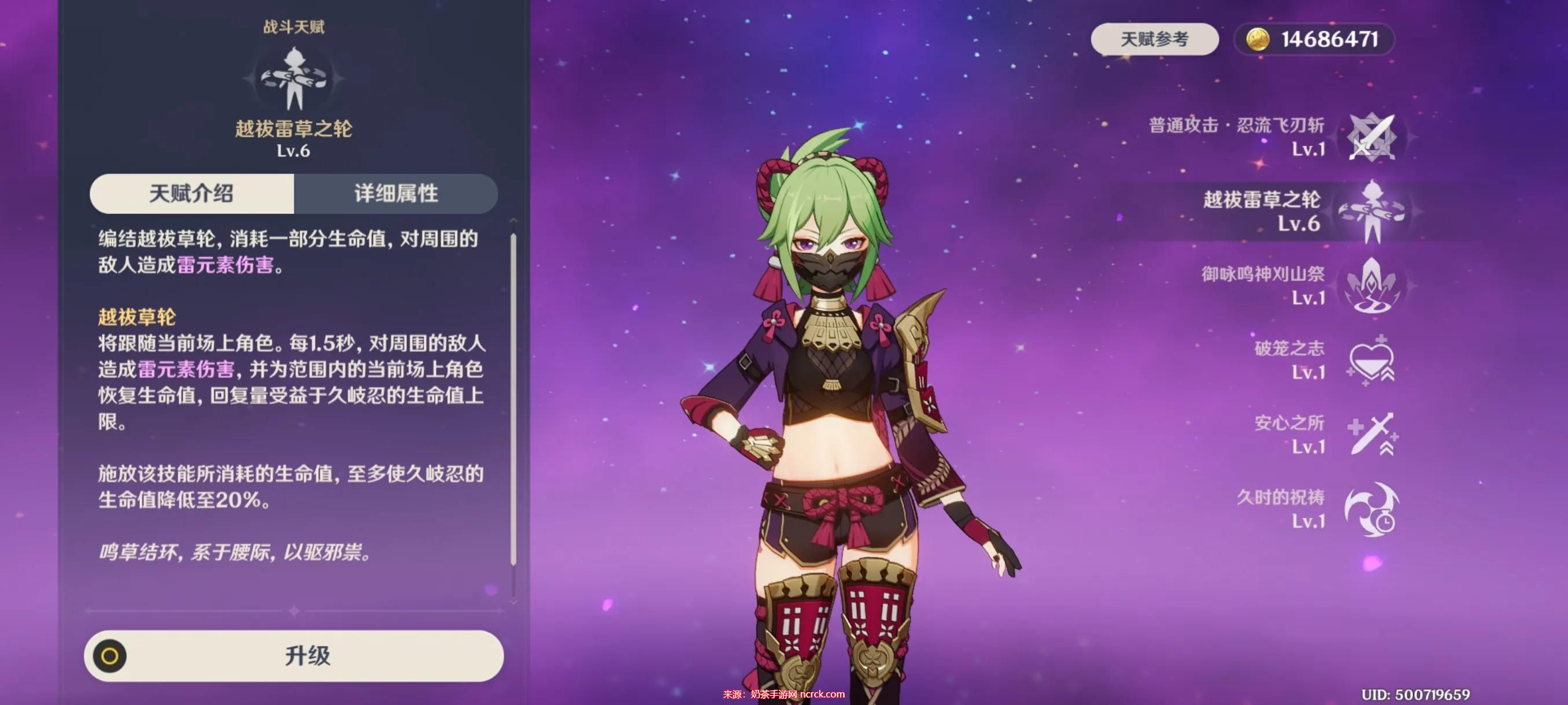Select 普通攻击·忍流飞刃斩 talent

point(1371,138)
